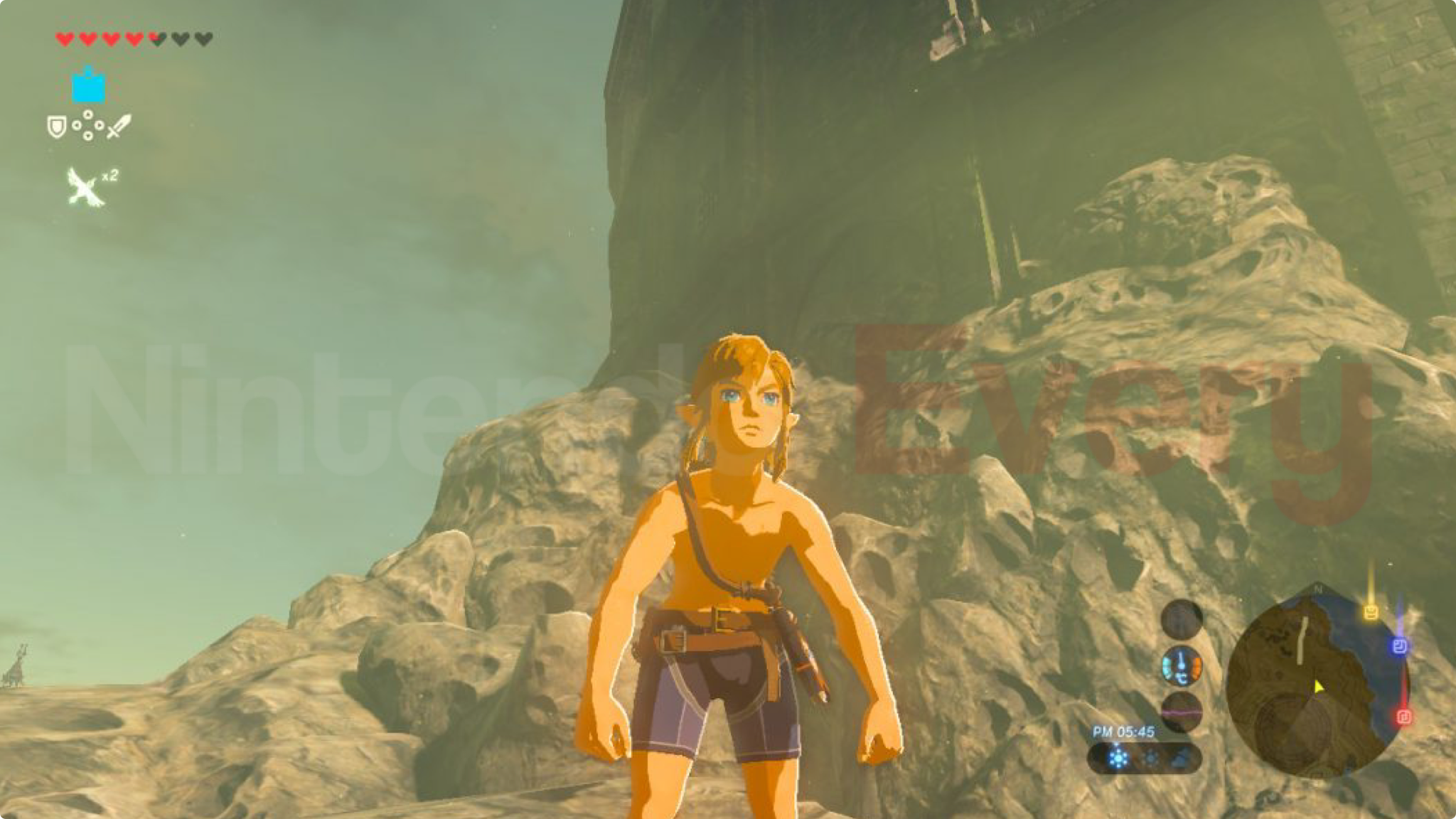Select the yellow destination marker on the minimap

1371,611
